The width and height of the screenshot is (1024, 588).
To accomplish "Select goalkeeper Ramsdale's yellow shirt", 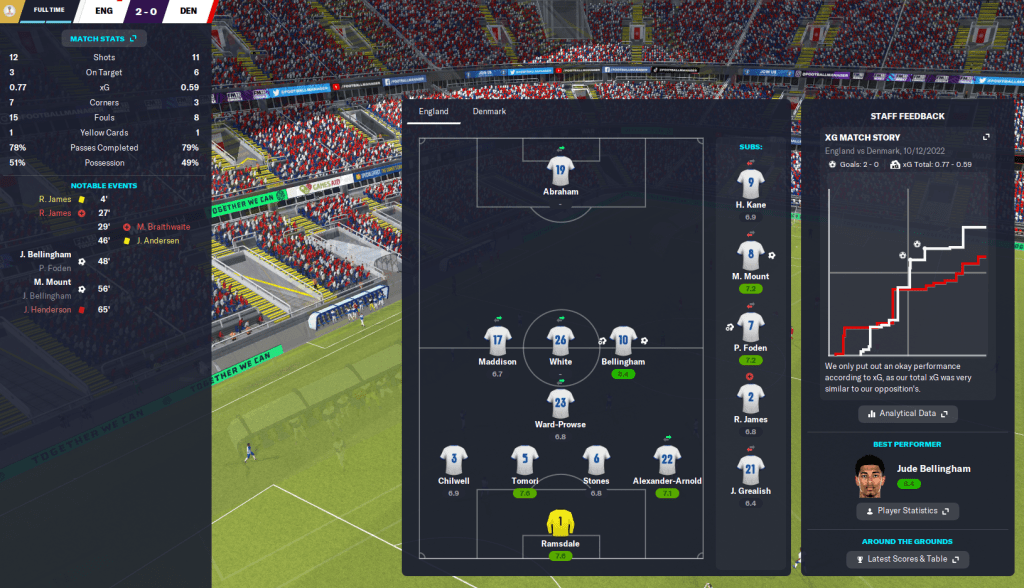I will (560, 522).
